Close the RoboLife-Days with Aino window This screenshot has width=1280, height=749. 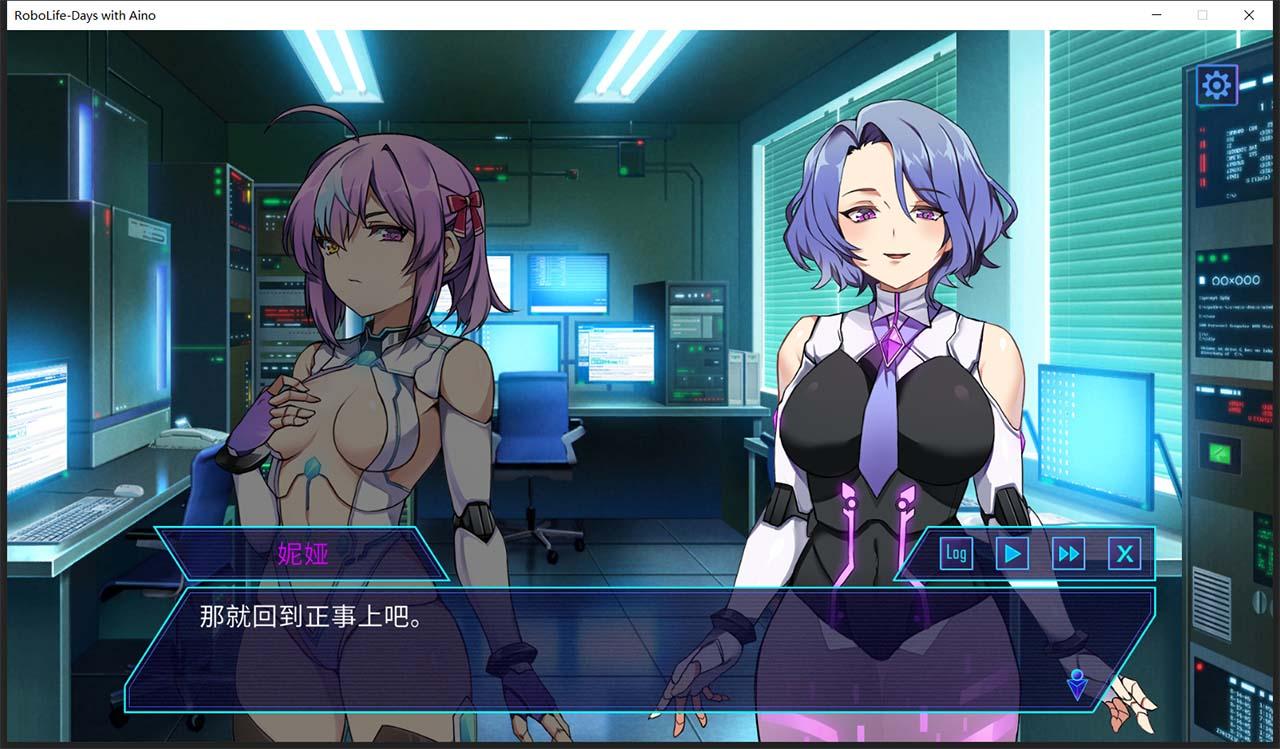tap(1248, 15)
